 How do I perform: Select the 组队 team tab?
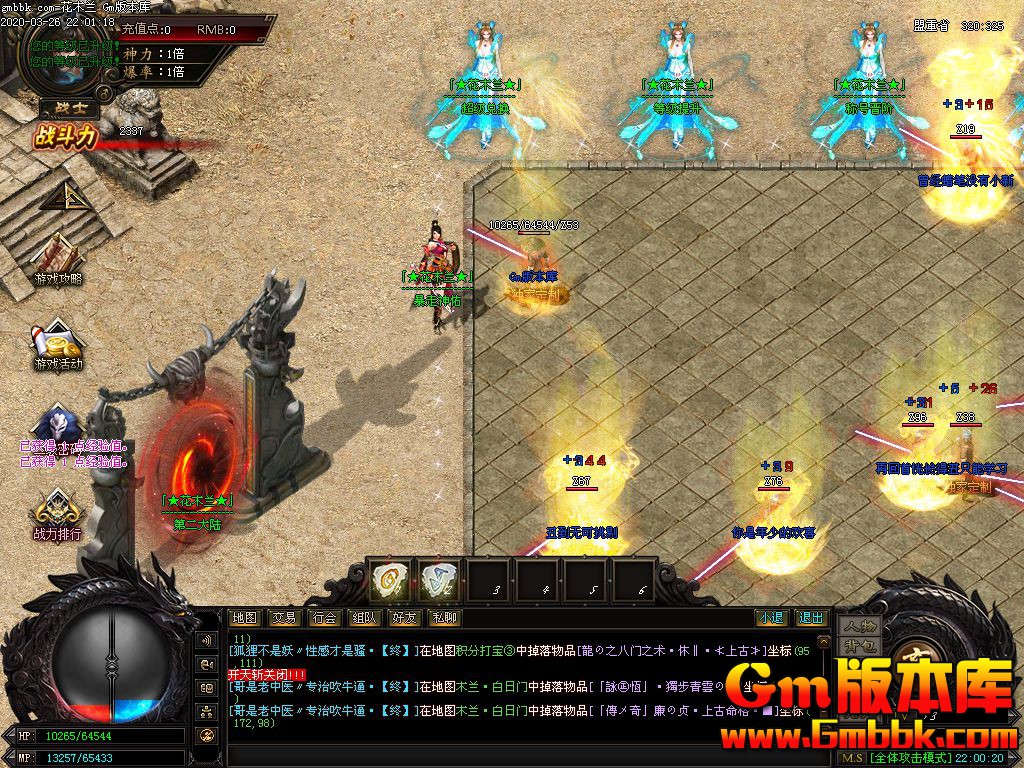(x=365, y=618)
